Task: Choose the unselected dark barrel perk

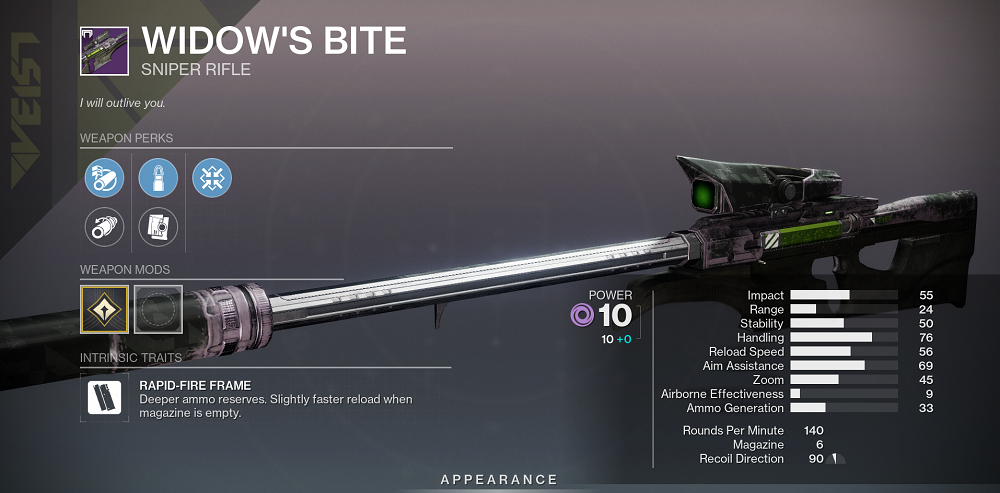Action: 103,227
